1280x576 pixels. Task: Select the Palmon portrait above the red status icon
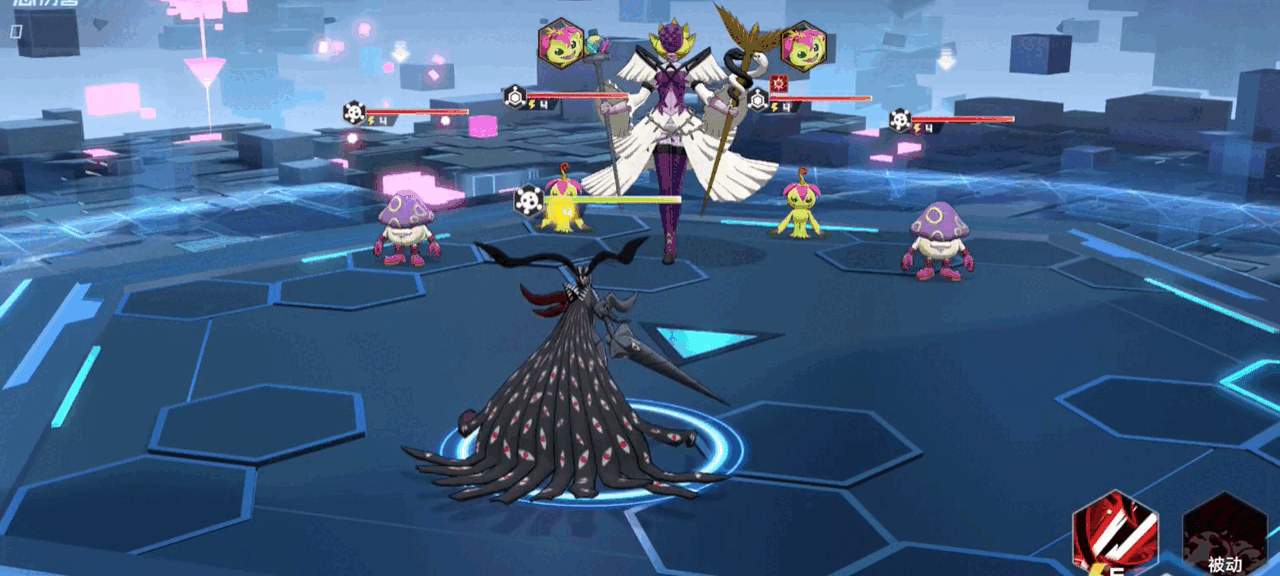[804, 46]
